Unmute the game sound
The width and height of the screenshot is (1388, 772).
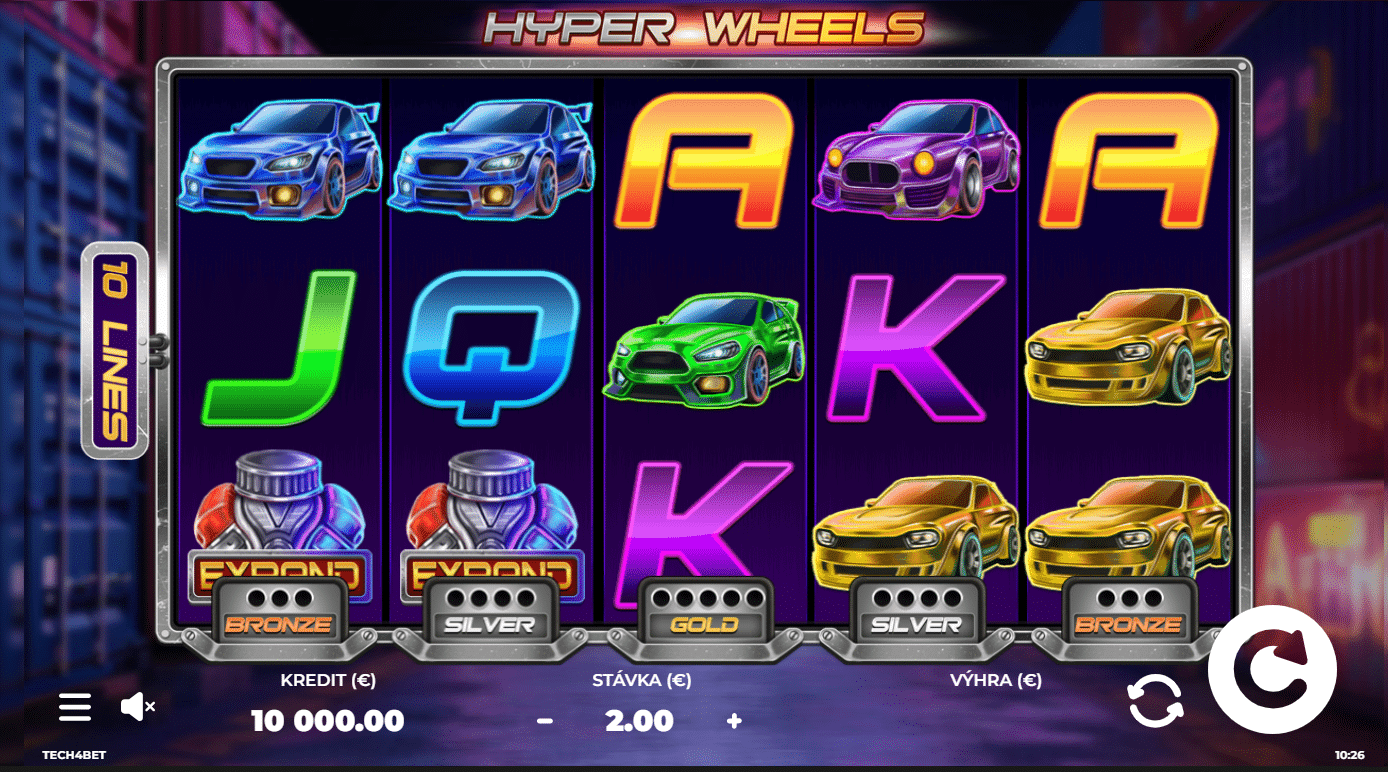pyautogui.click(x=137, y=707)
